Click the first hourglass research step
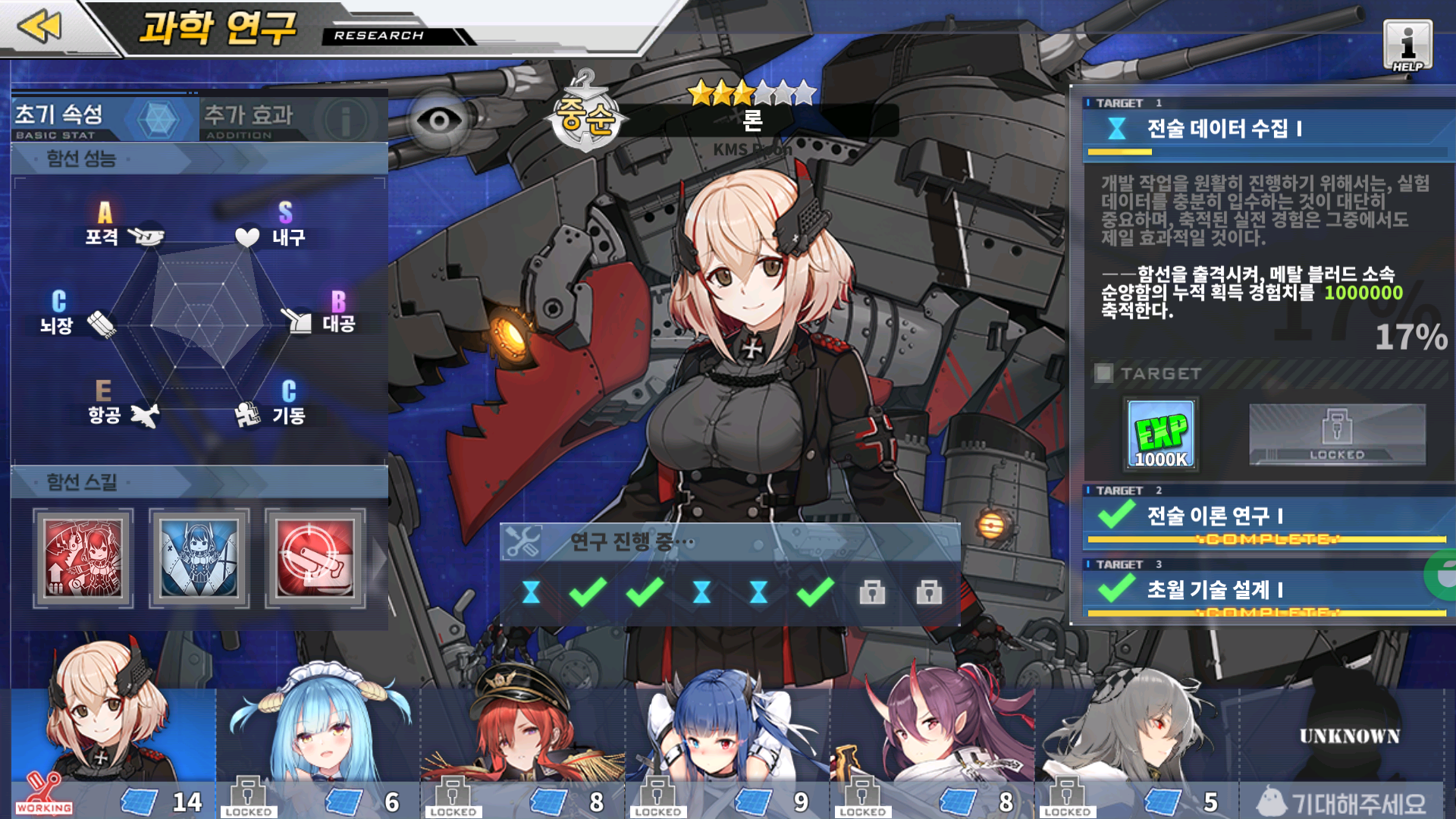 pos(531,592)
